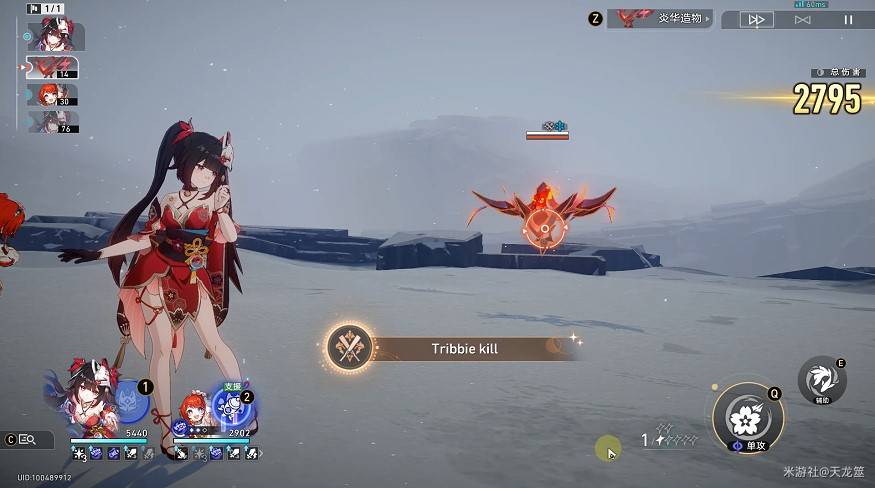This screenshot has height=488, width=875.
Task: Select Tribbie's turn order entry showing 30
Action: 52,95
